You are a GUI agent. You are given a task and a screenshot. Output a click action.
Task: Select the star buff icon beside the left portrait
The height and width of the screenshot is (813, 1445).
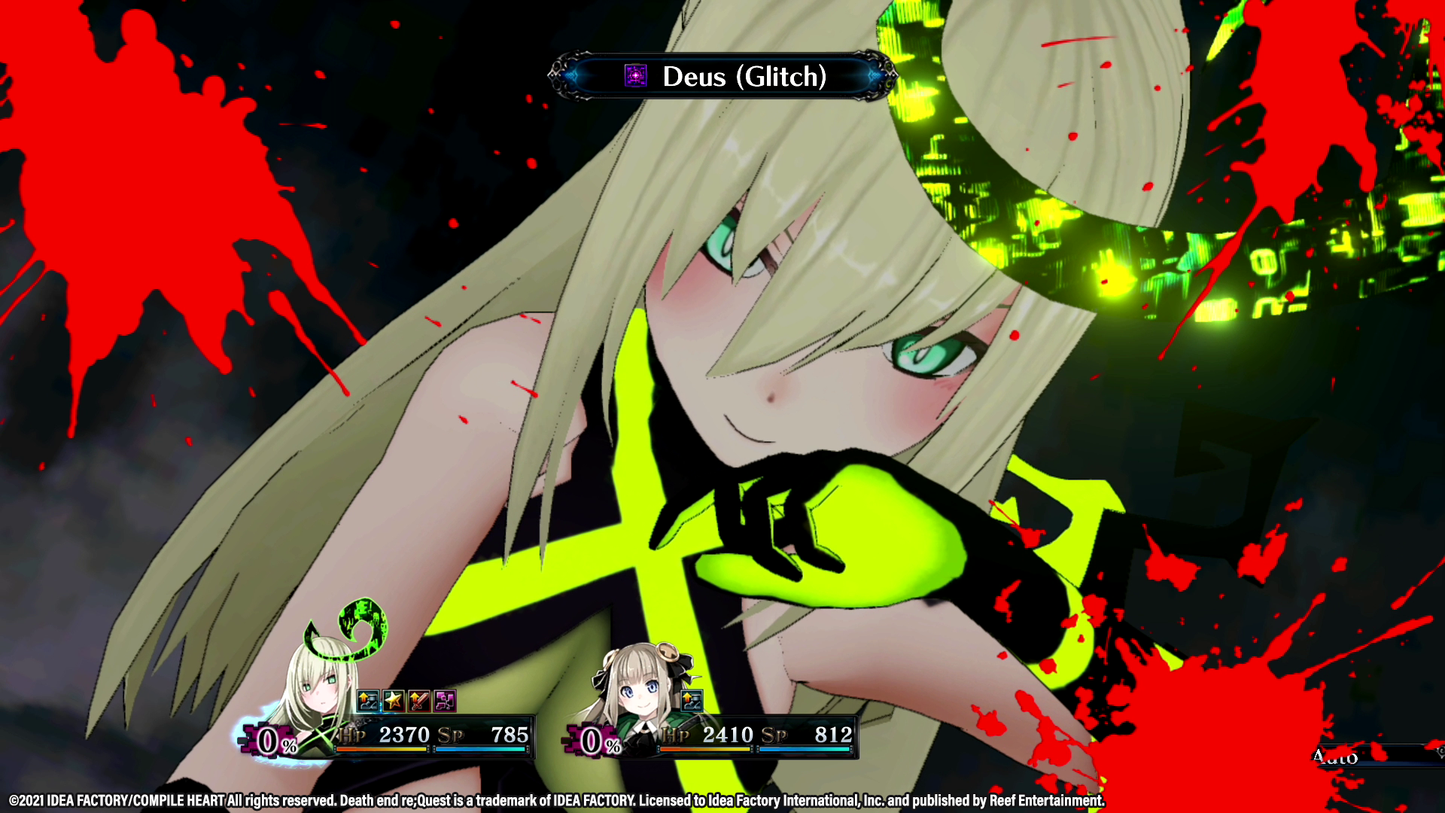pos(395,701)
